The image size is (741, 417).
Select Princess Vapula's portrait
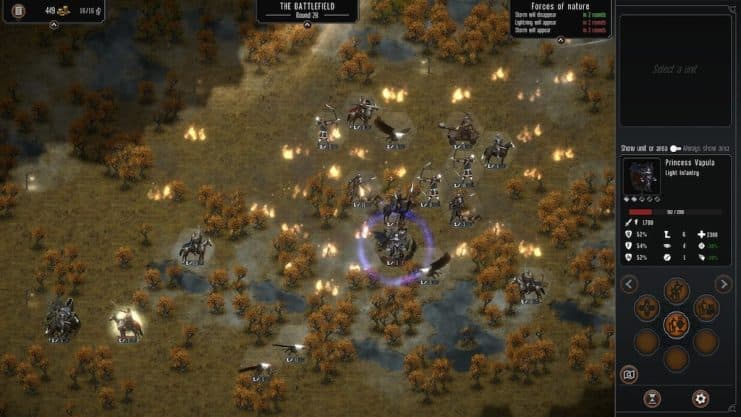(x=641, y=177)
